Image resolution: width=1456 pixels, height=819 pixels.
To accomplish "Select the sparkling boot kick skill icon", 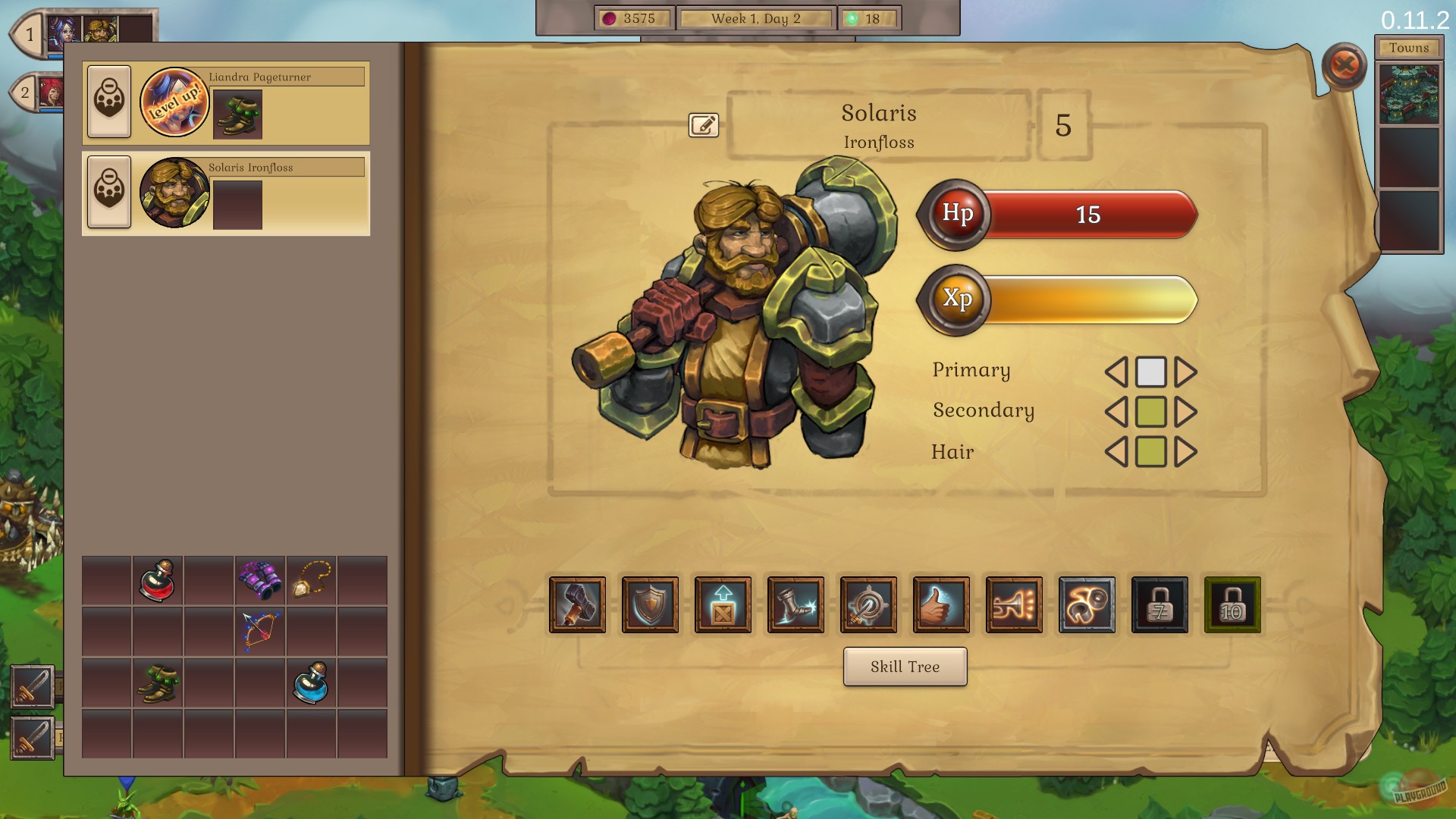I will (795, 605).
